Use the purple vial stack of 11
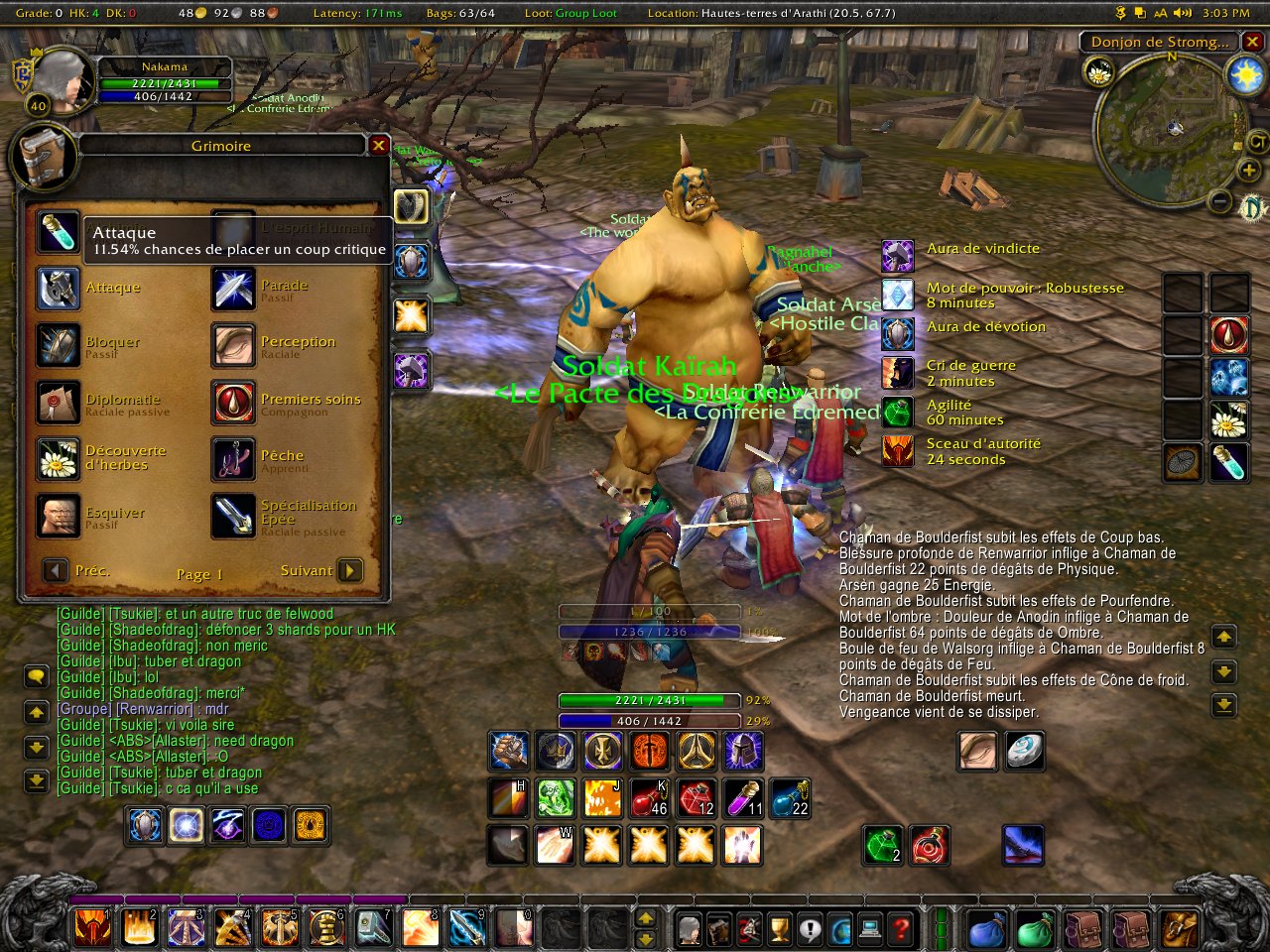1270x952 pixels. [743, 798]
